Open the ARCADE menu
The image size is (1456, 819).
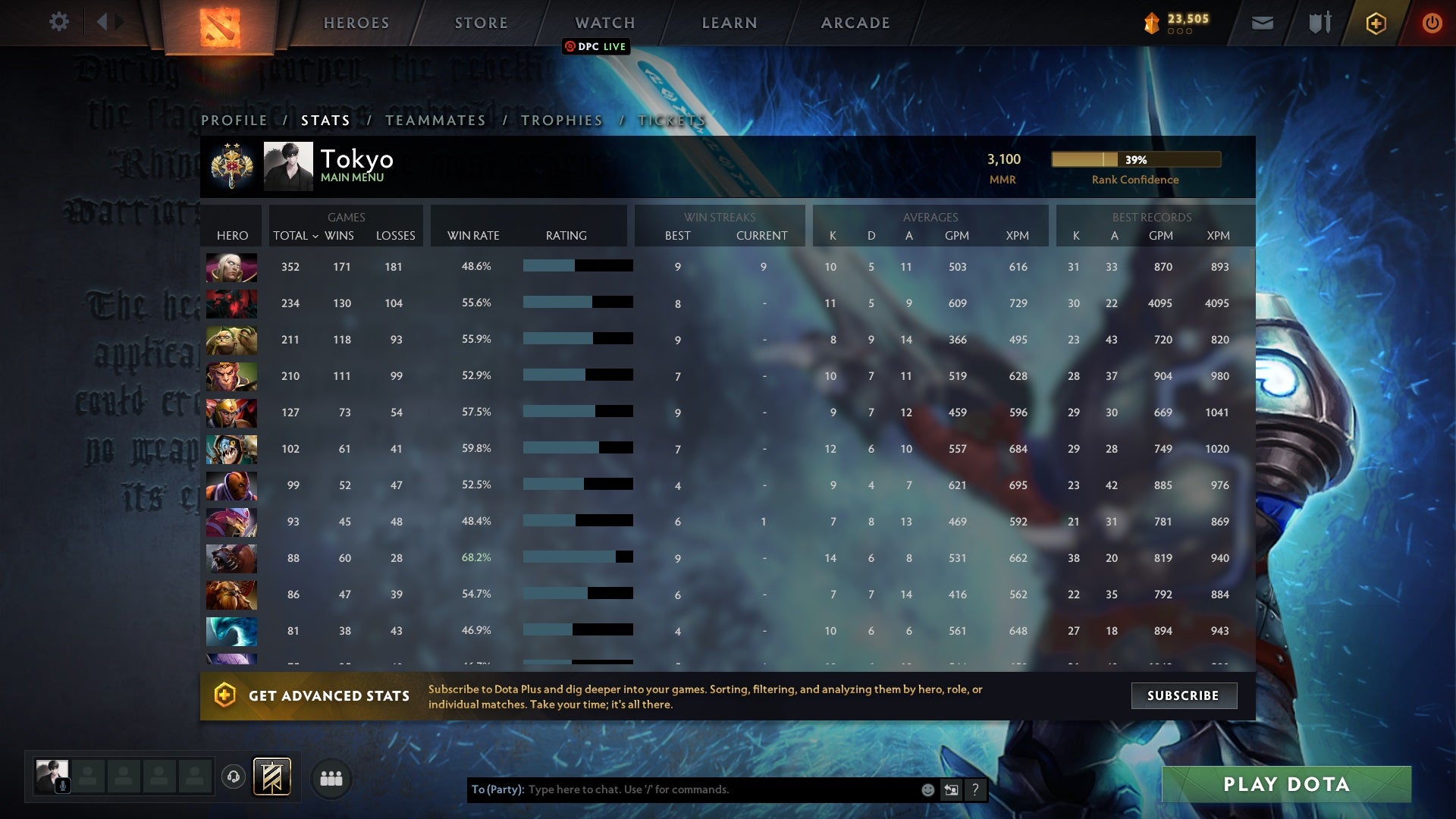855,23
